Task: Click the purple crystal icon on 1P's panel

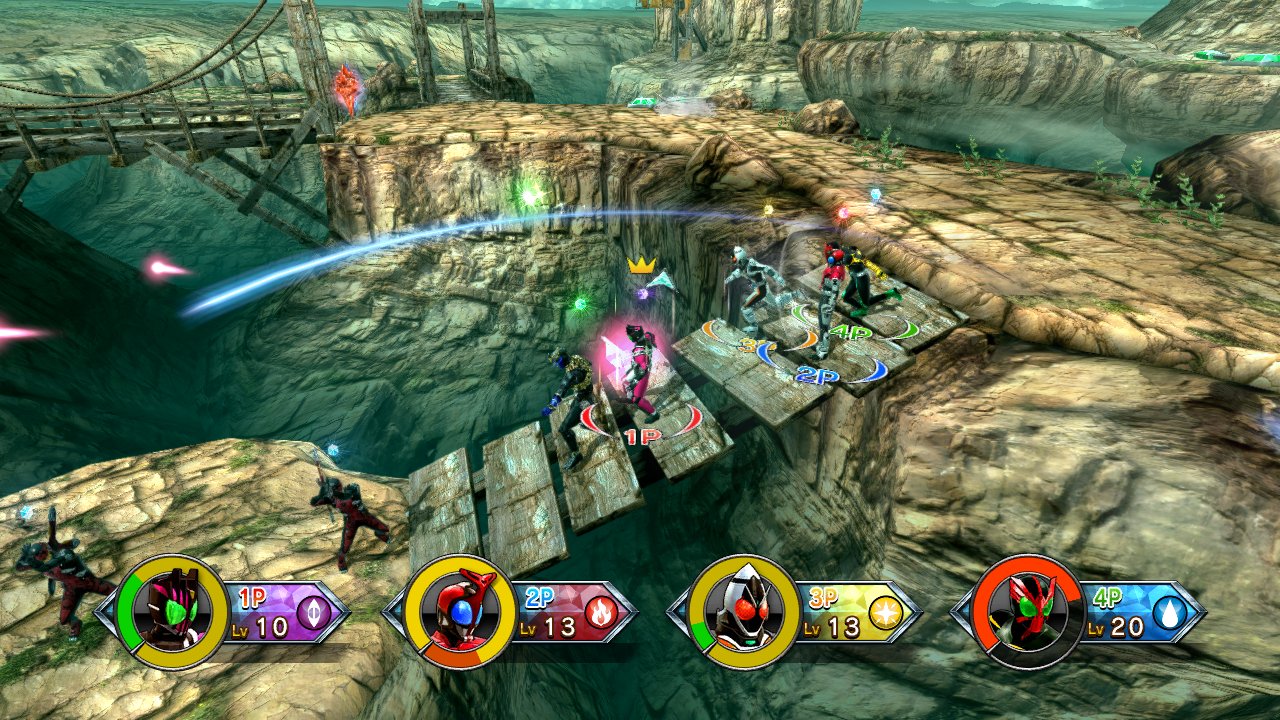Action: pos(314,611)
